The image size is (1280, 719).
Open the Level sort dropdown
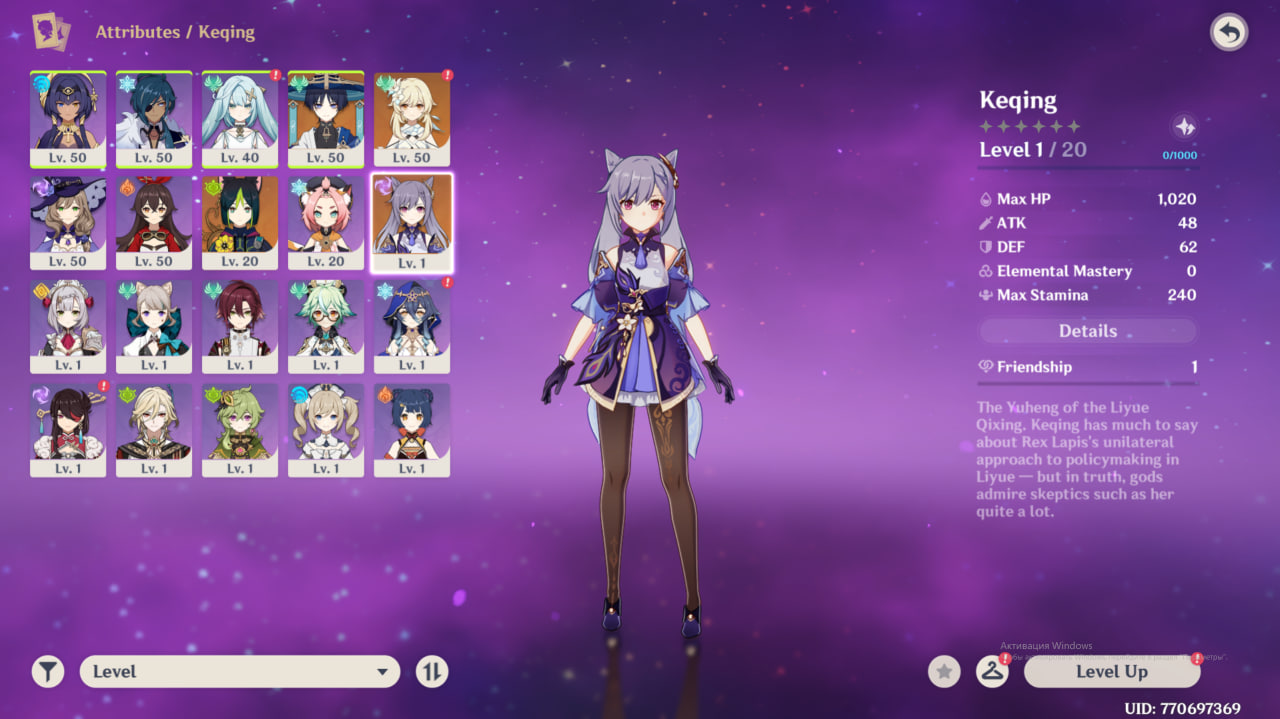240,672
